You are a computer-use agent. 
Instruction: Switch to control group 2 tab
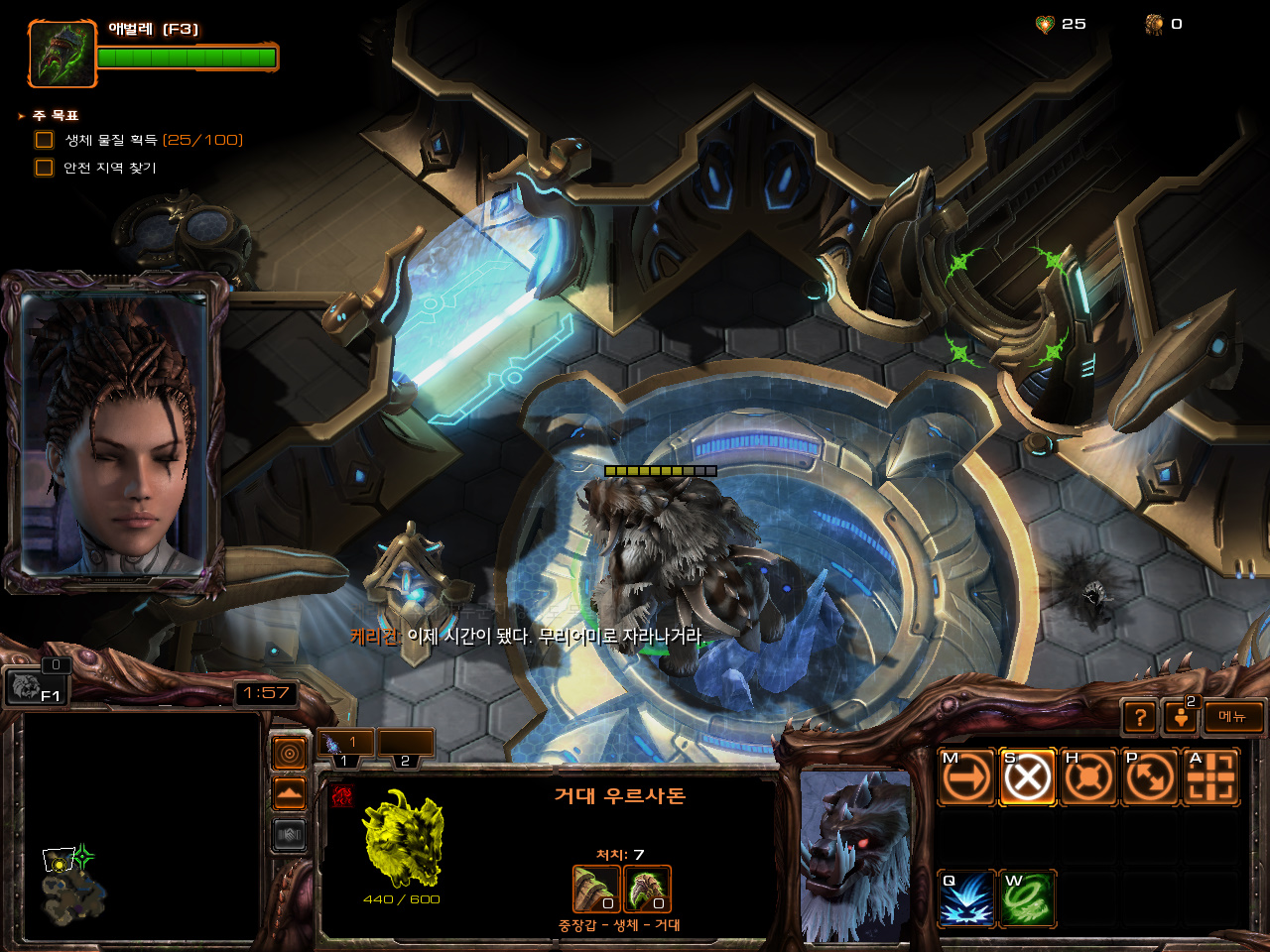406,744
